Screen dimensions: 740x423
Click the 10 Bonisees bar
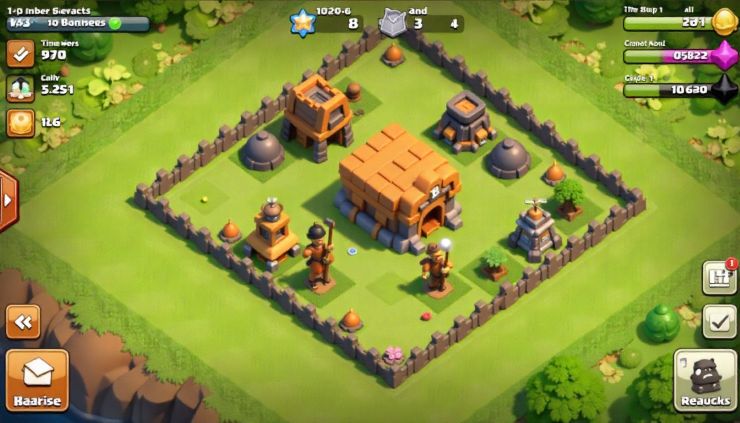click(78, 22)
